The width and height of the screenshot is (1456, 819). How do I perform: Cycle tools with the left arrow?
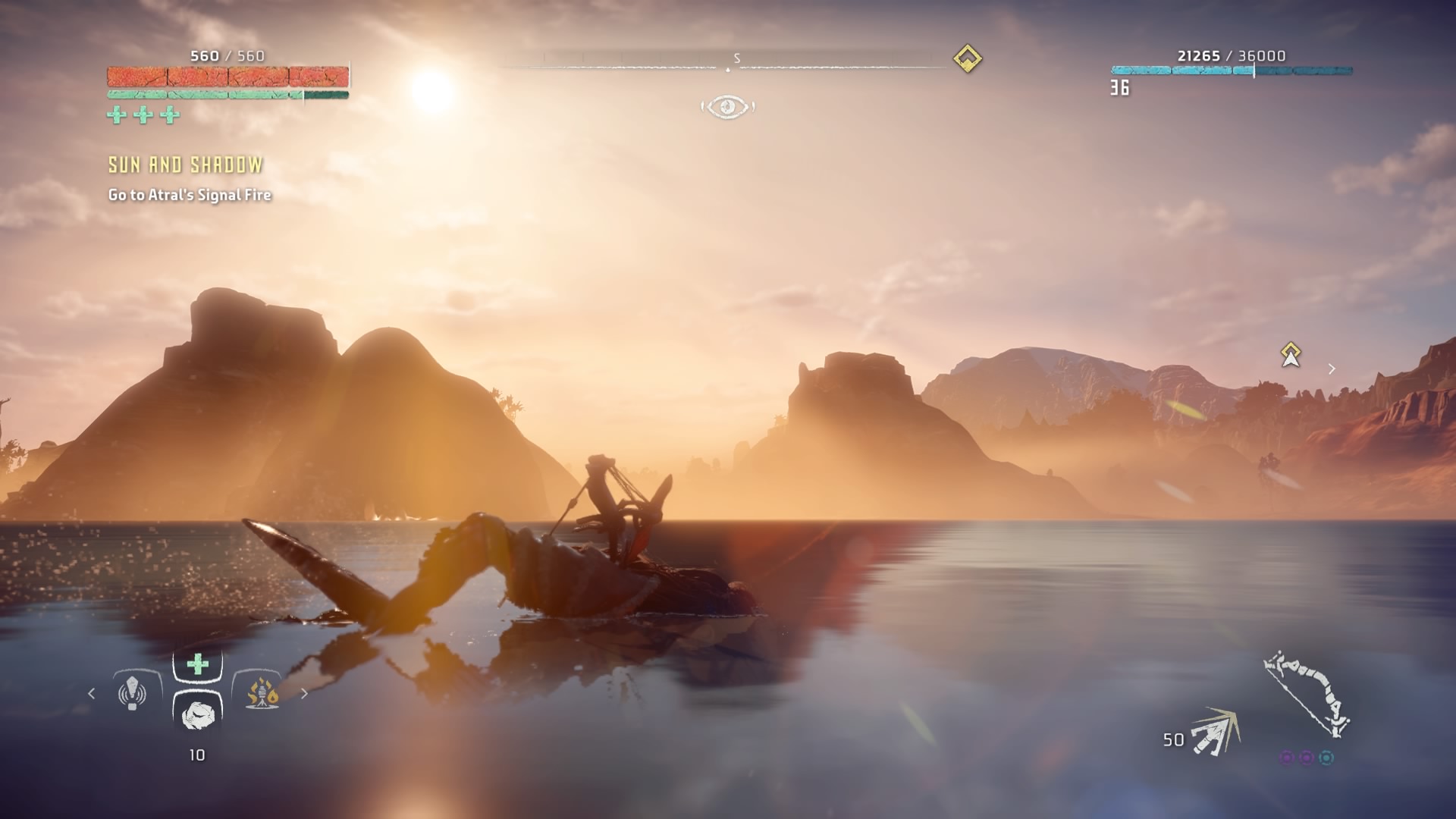92,693
